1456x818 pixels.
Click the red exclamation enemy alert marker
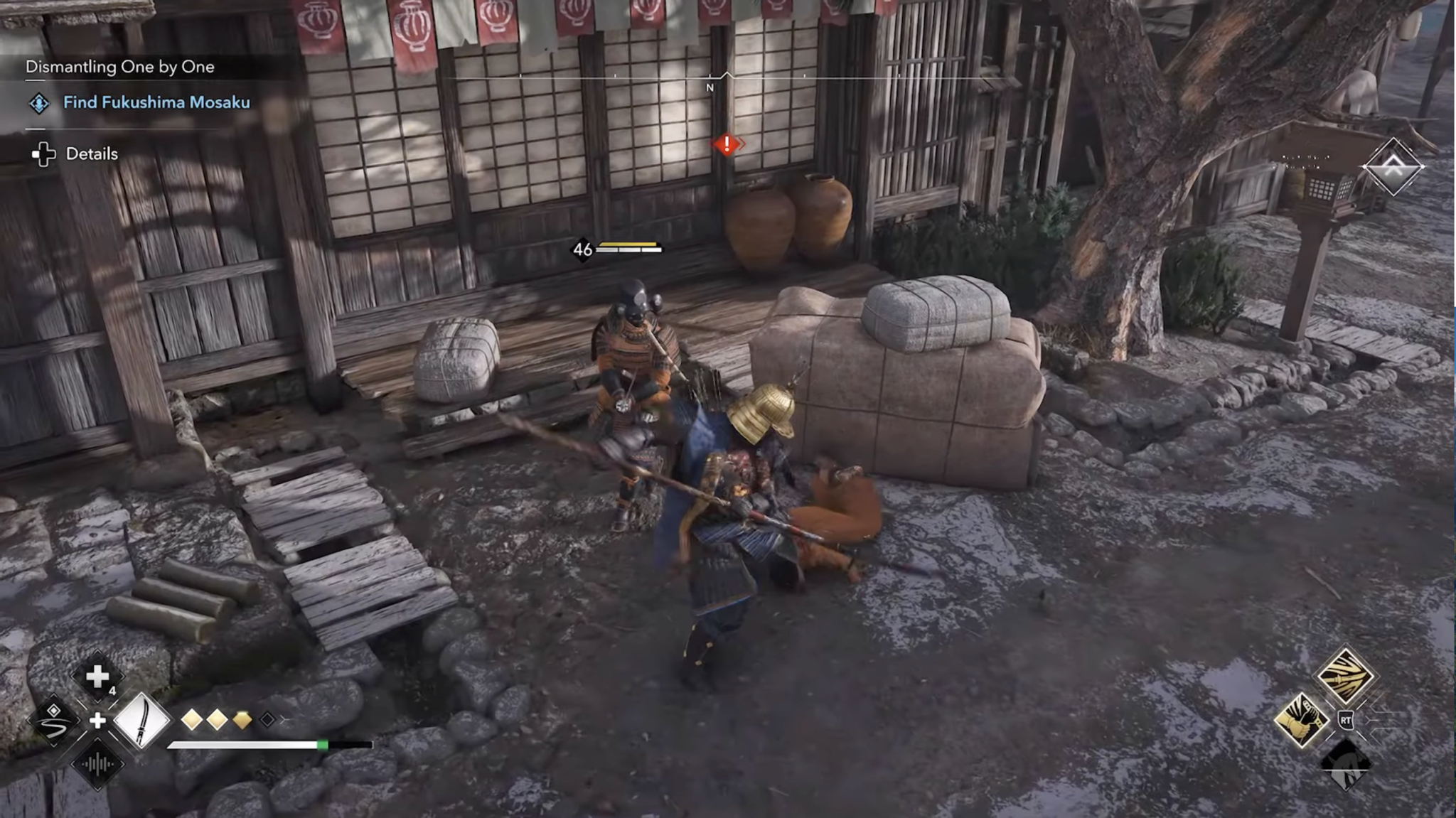[x=727, y=144]
